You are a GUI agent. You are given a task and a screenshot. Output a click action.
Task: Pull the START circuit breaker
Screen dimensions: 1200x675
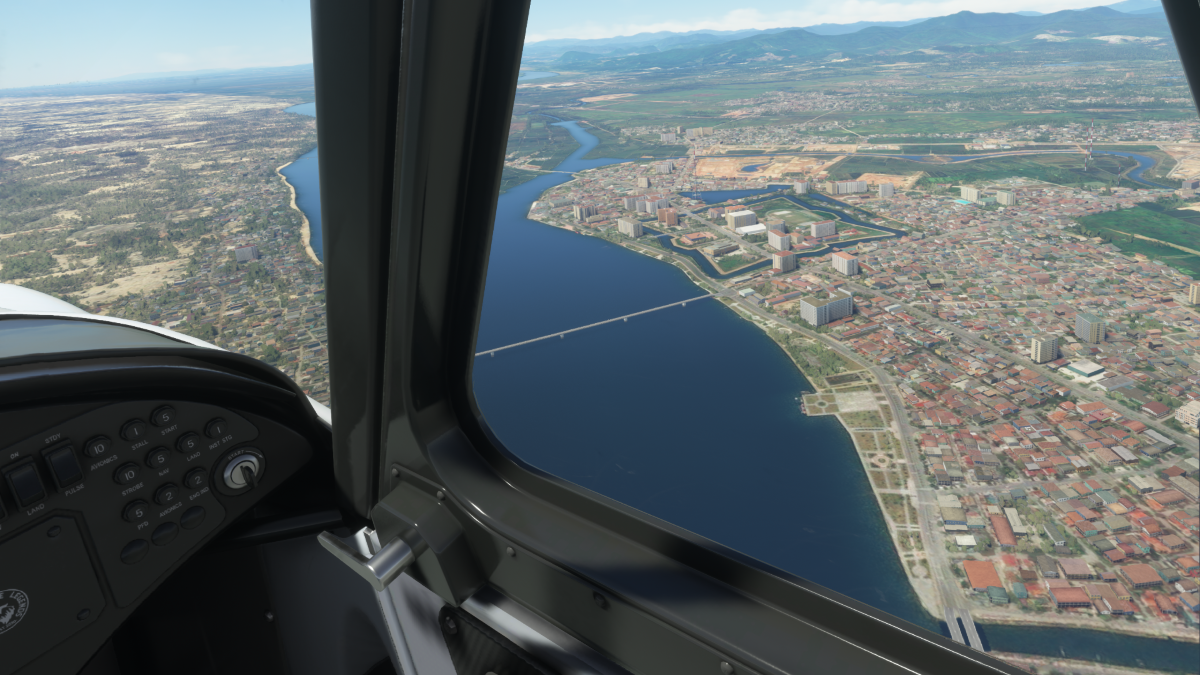(x=164, y=416)
